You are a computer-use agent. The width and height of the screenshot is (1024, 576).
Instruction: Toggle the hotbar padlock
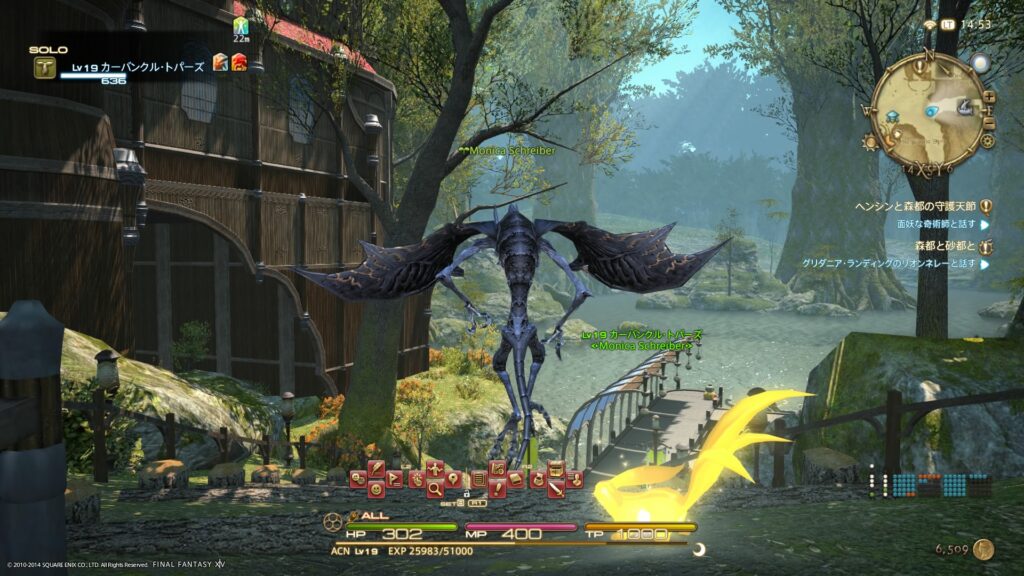coord(467,495)
